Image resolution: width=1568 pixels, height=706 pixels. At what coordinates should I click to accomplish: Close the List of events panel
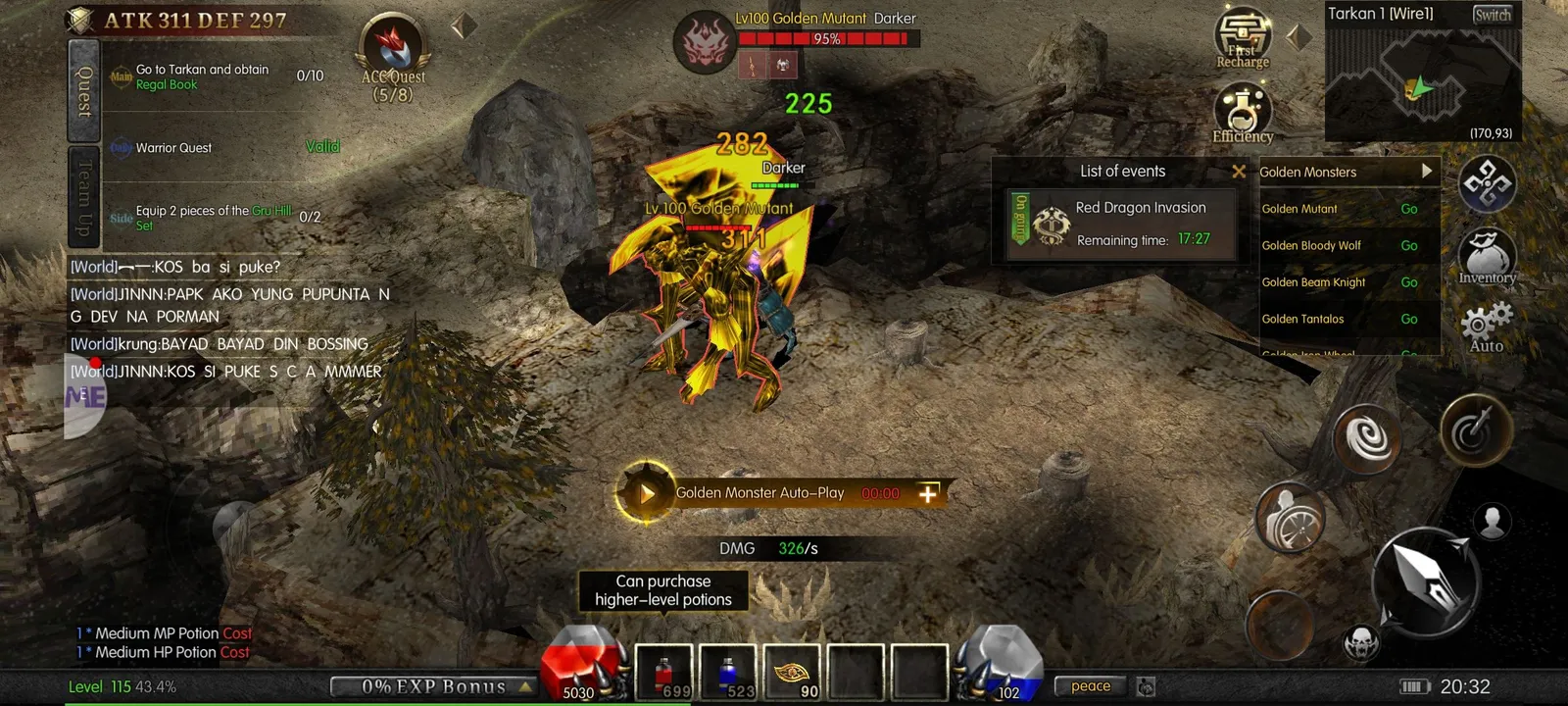click(1239, 172)
